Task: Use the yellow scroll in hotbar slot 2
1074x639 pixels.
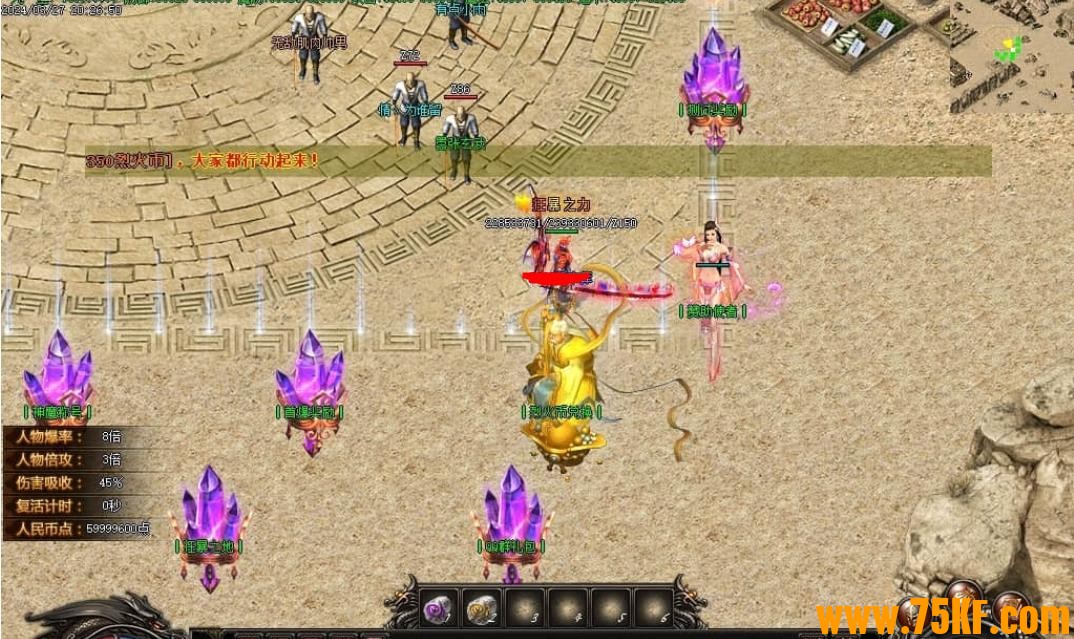Action: (482, 607)
